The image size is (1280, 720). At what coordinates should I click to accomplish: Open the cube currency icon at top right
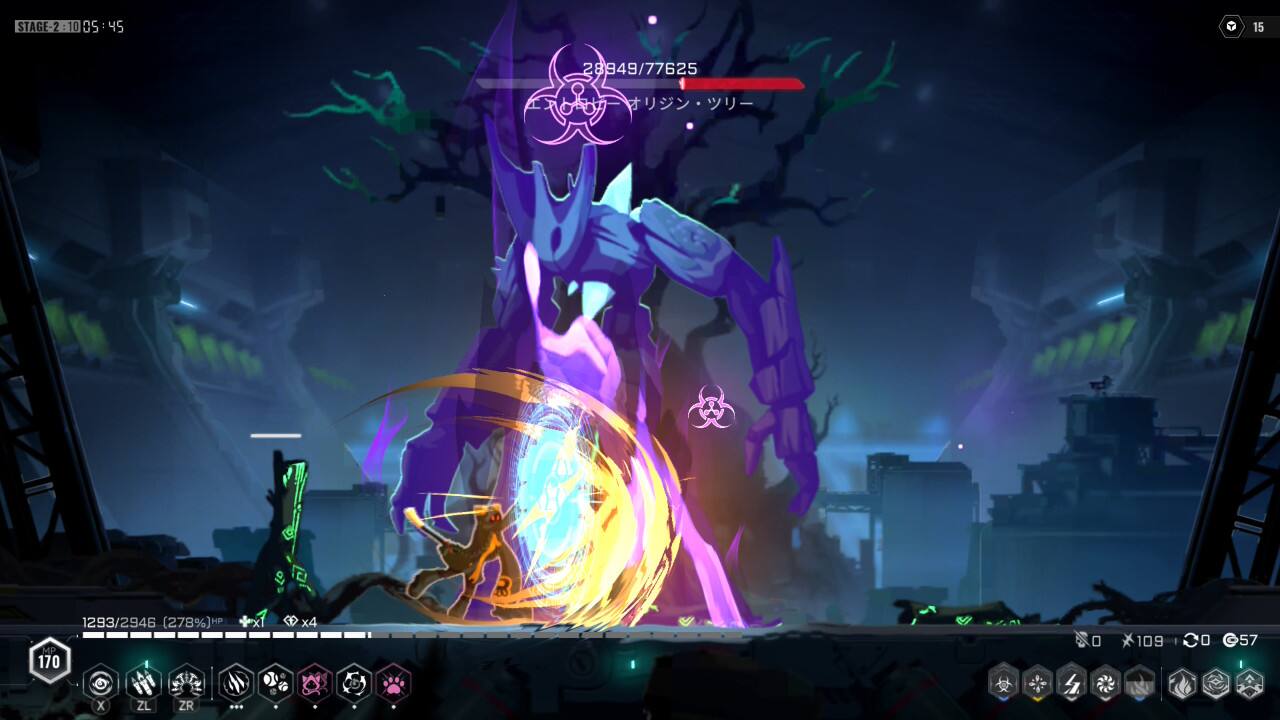tap(1231, 27)
